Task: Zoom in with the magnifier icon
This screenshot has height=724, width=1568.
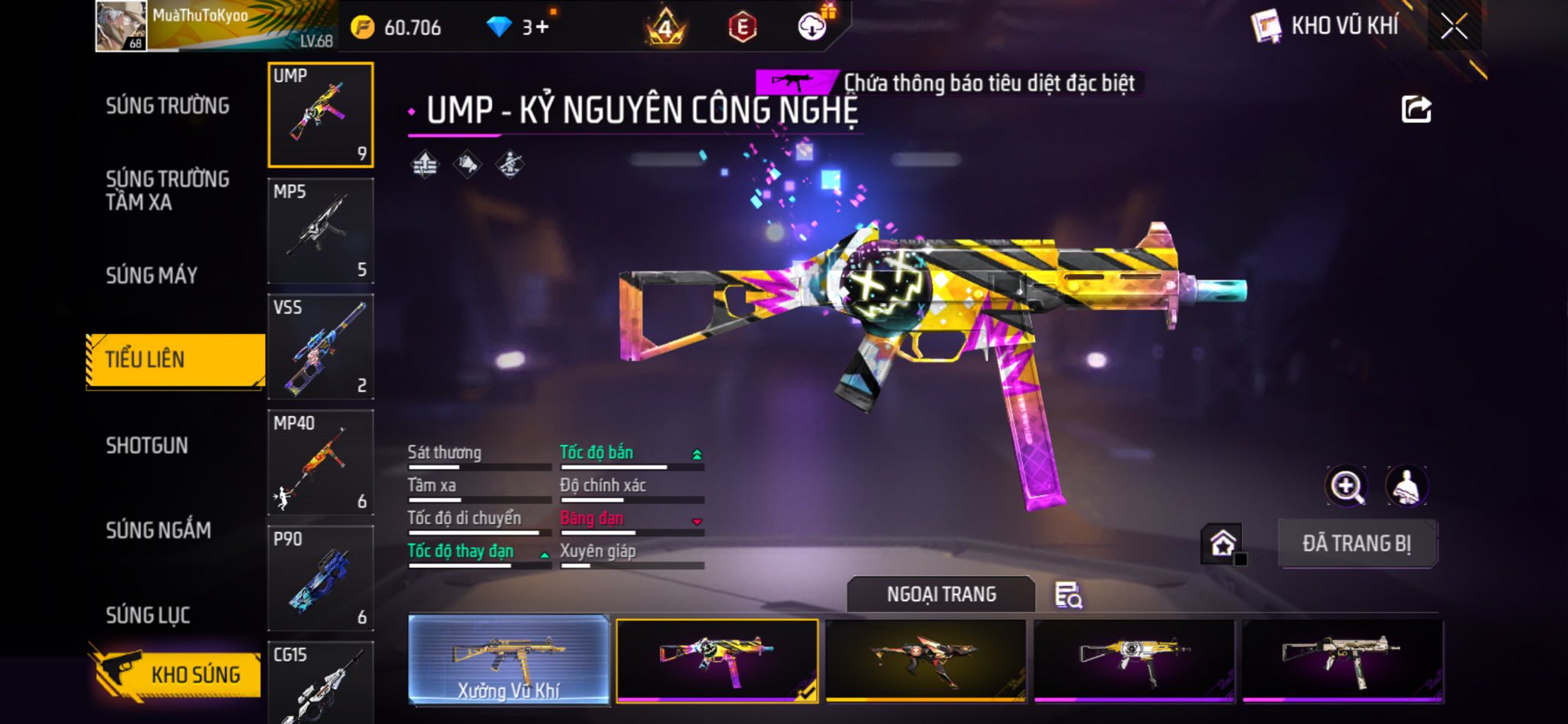Action: [1346, 486]
